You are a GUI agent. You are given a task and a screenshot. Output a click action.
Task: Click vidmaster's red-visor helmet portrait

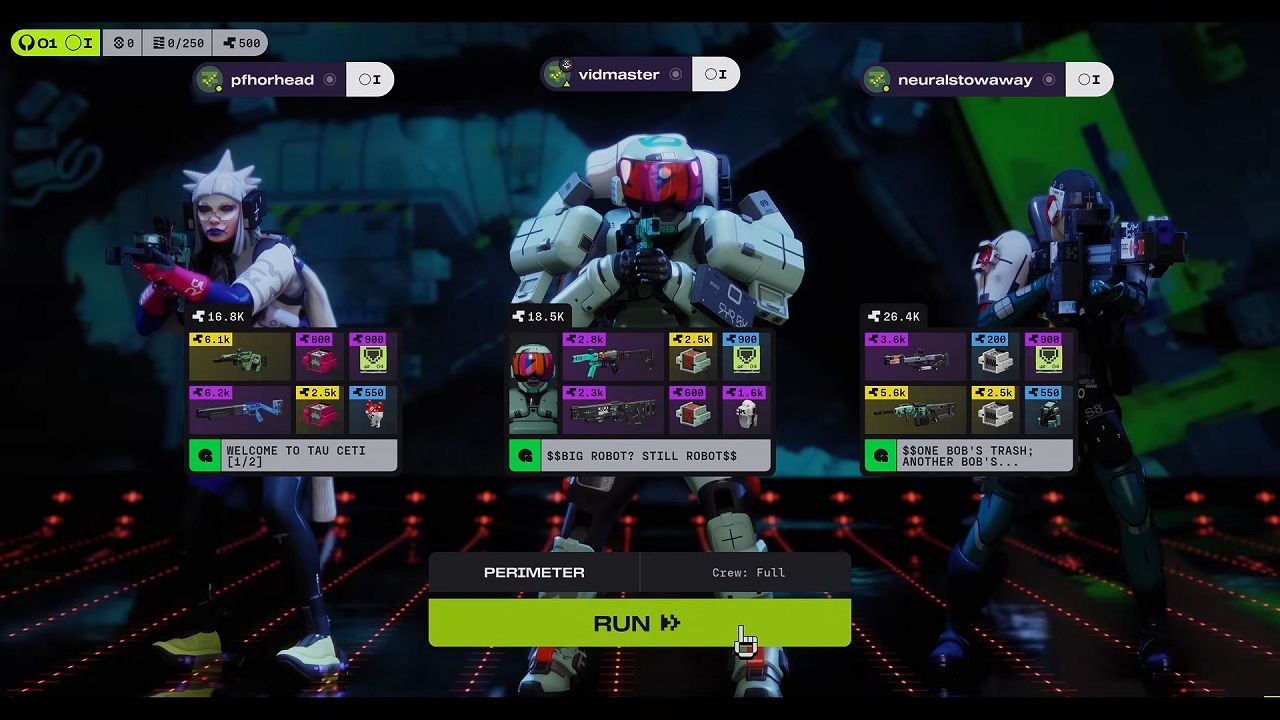coord(533,383)
